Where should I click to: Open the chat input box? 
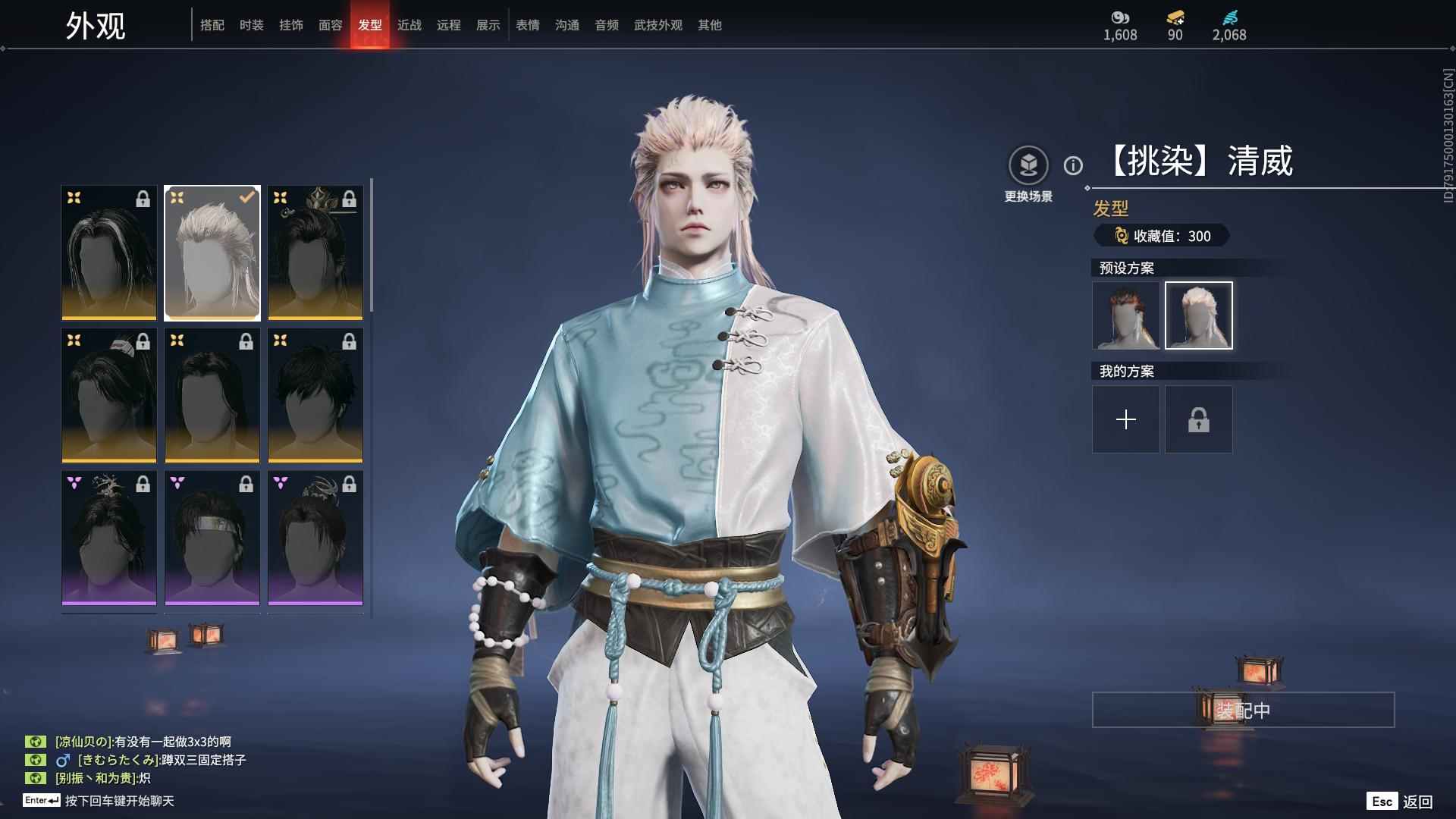(x=119, y=801)
